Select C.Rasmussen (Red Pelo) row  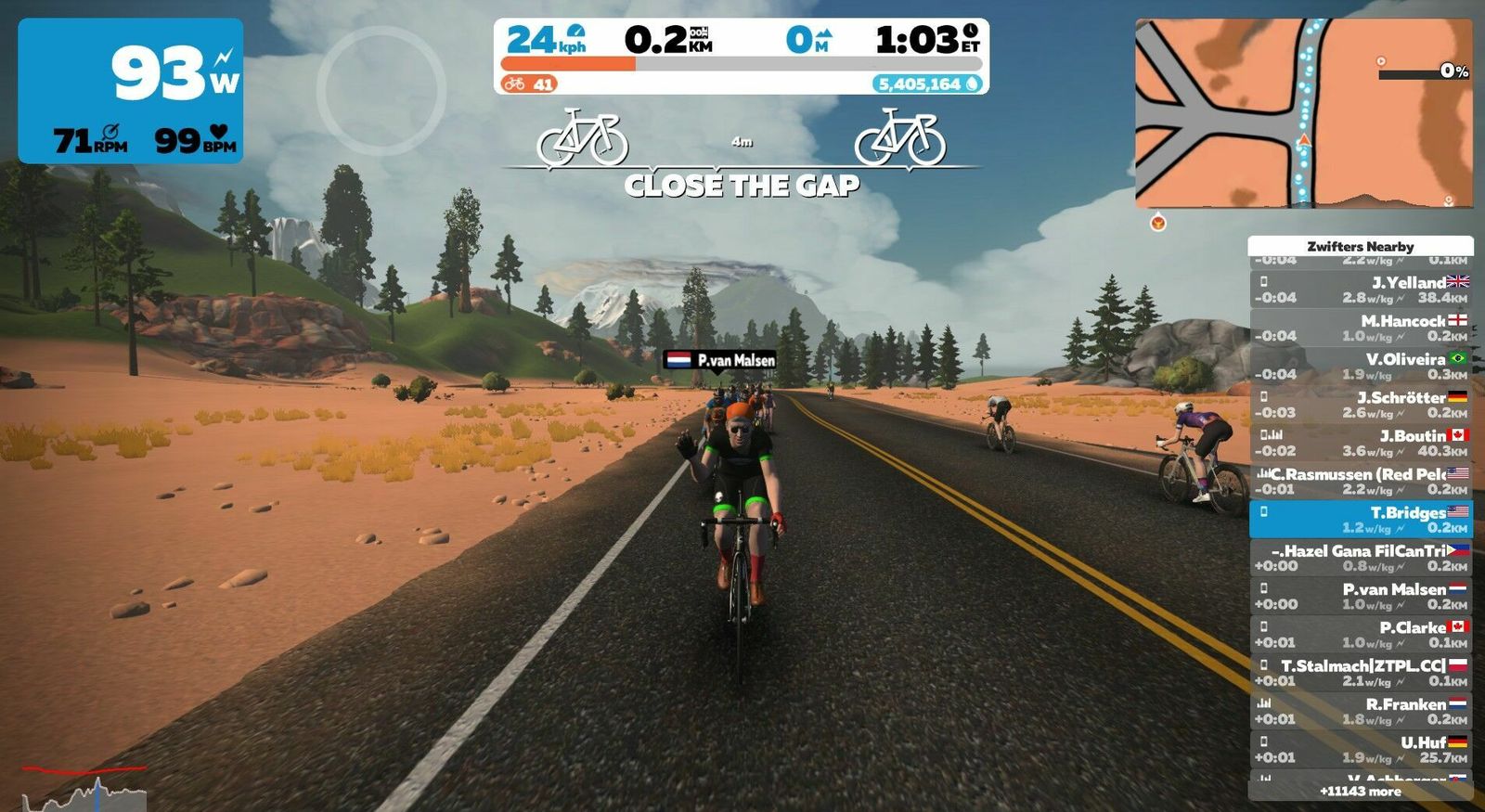click(x=1361, y=481)
